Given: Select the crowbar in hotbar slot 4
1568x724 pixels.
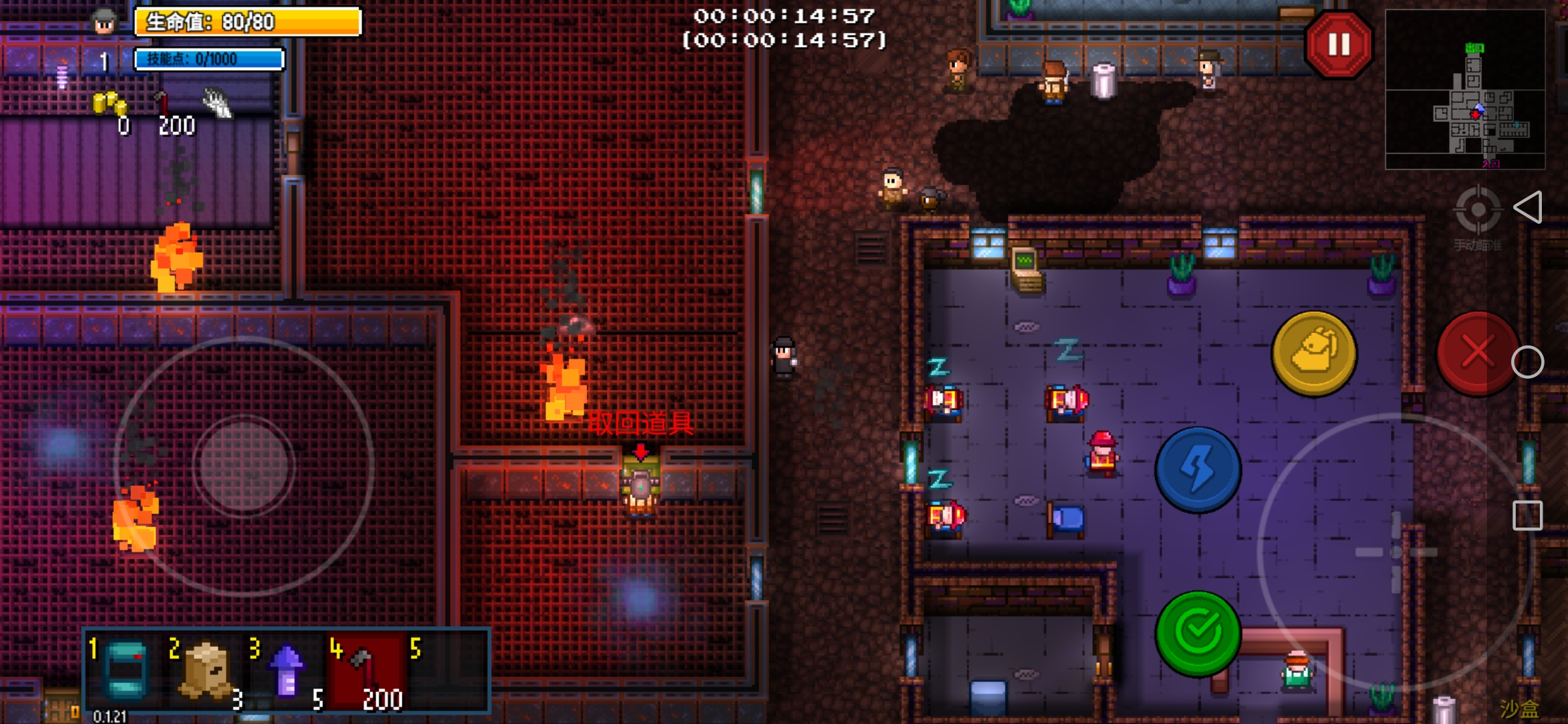Looking at the screenshot, I should [x=366, y=670].
